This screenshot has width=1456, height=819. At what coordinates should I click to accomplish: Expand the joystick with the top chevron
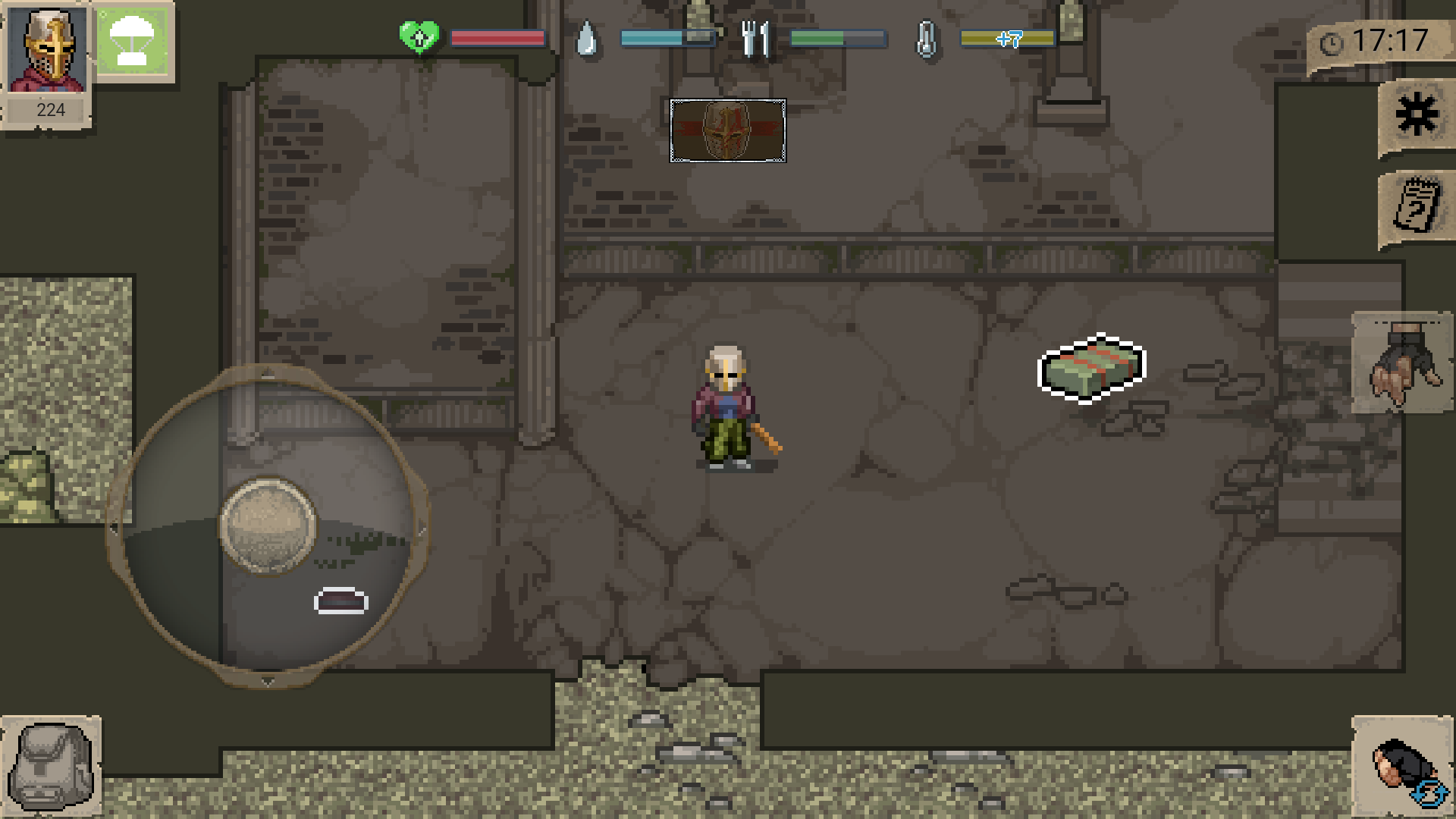tap(267, 372)
